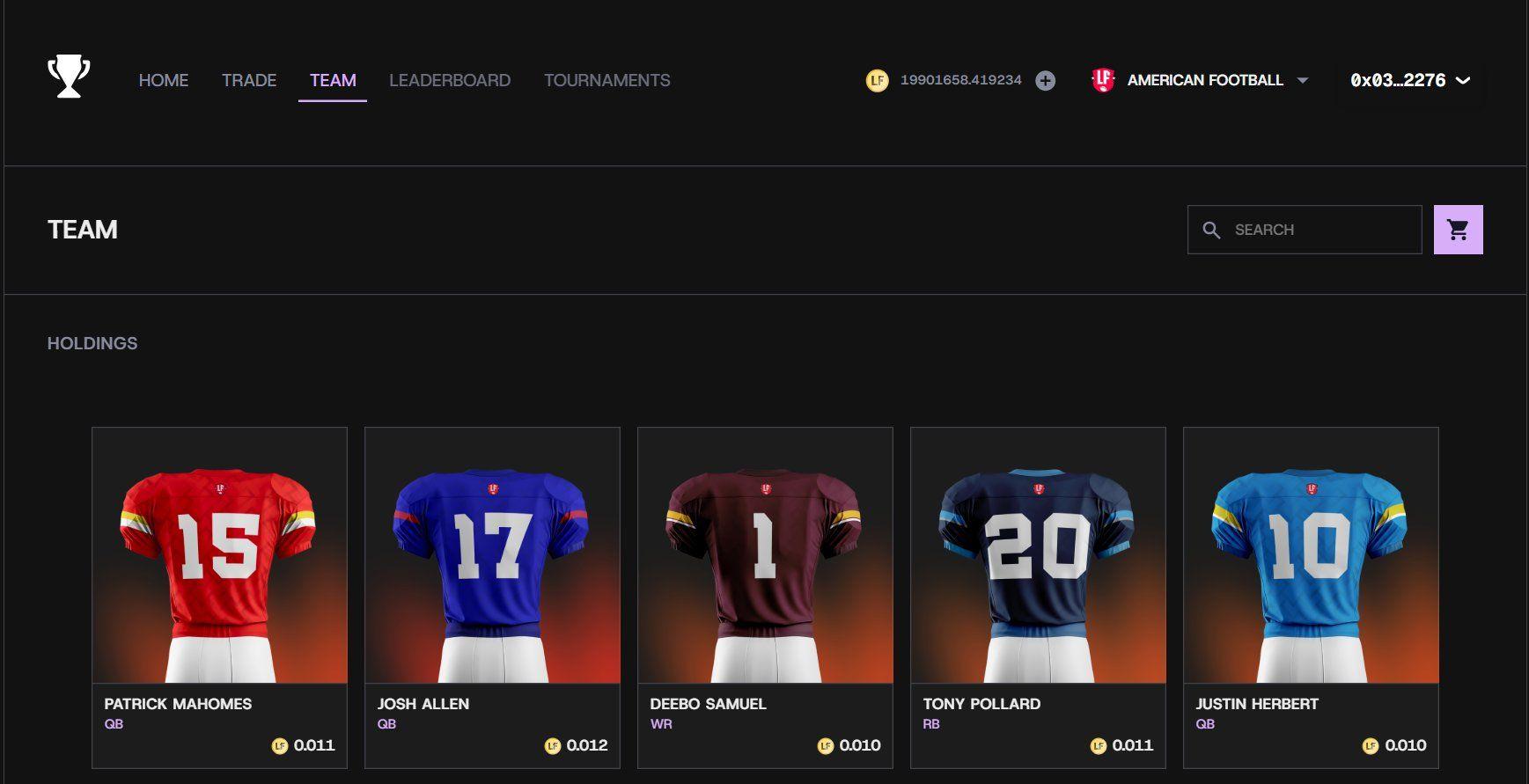Open the sport selector chevron arrow
Screen dimensions: 1529x784
click(x=1303, y=81)
